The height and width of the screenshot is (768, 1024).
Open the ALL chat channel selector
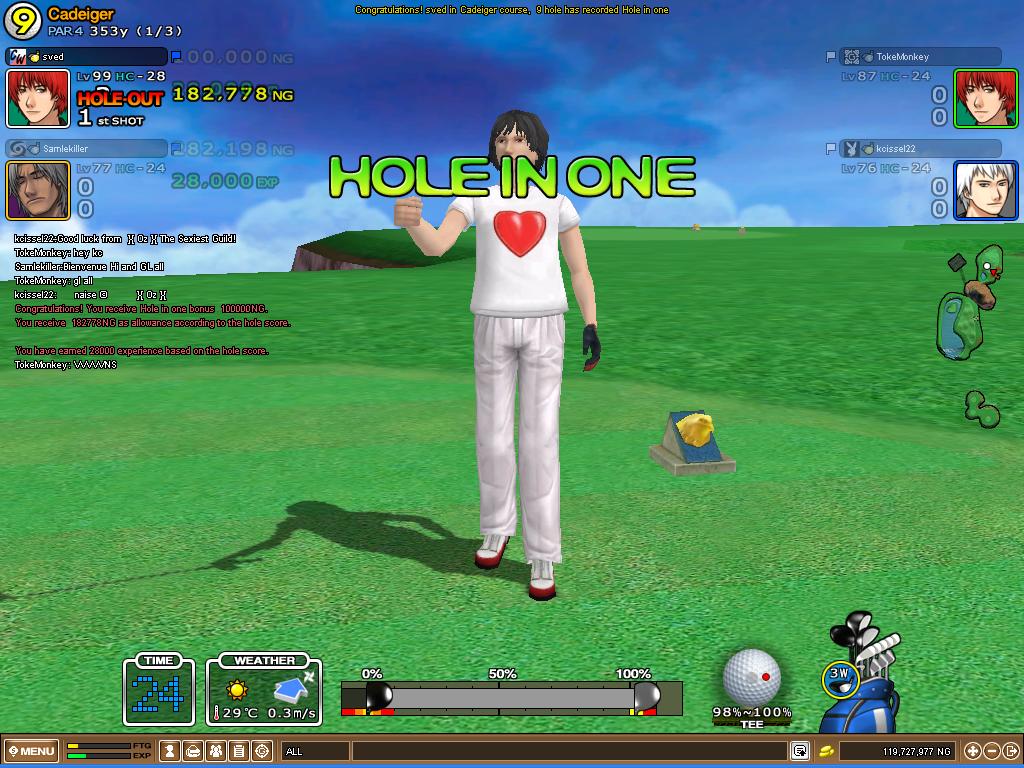tap(315, 750)
